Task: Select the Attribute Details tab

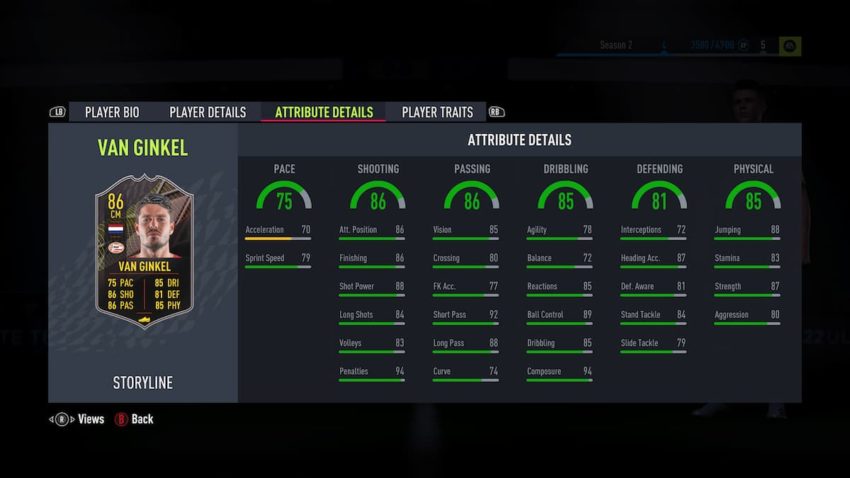Action: click(x=323, y=112)
